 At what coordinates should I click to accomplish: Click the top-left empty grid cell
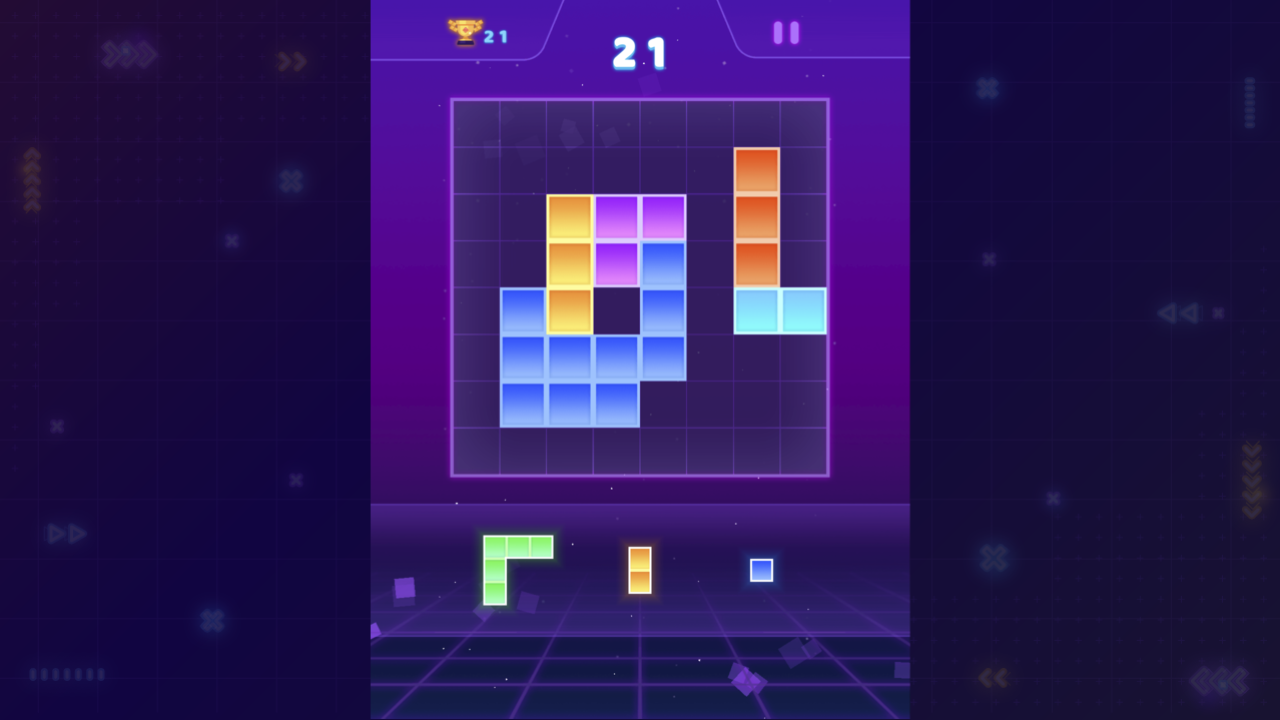477,122
